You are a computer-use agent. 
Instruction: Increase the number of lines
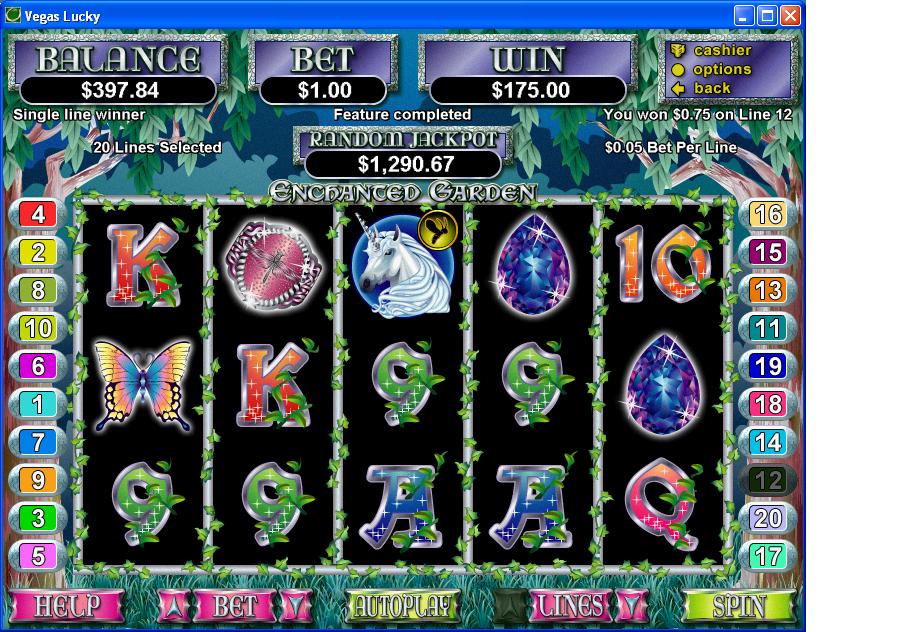point(509,605)
